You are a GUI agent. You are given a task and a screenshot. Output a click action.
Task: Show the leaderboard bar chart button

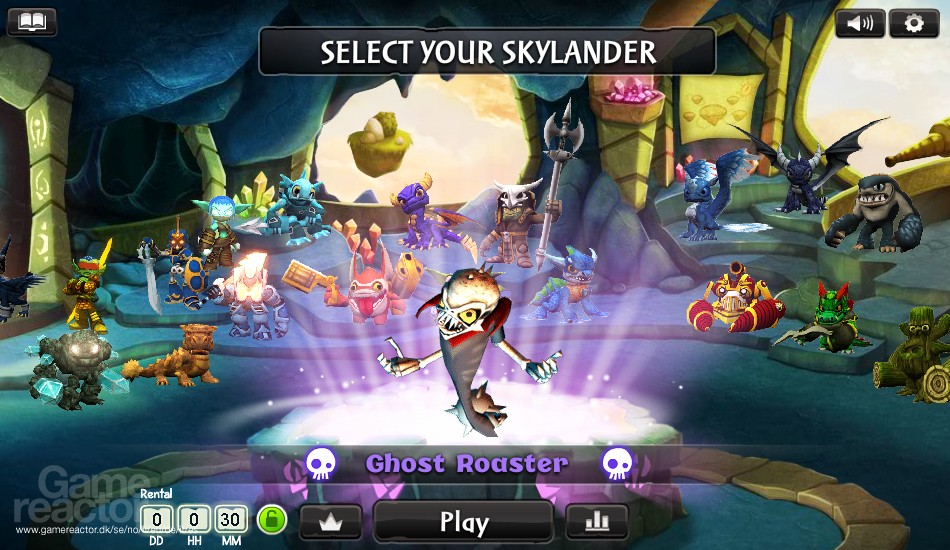click(x=597, y=521)
